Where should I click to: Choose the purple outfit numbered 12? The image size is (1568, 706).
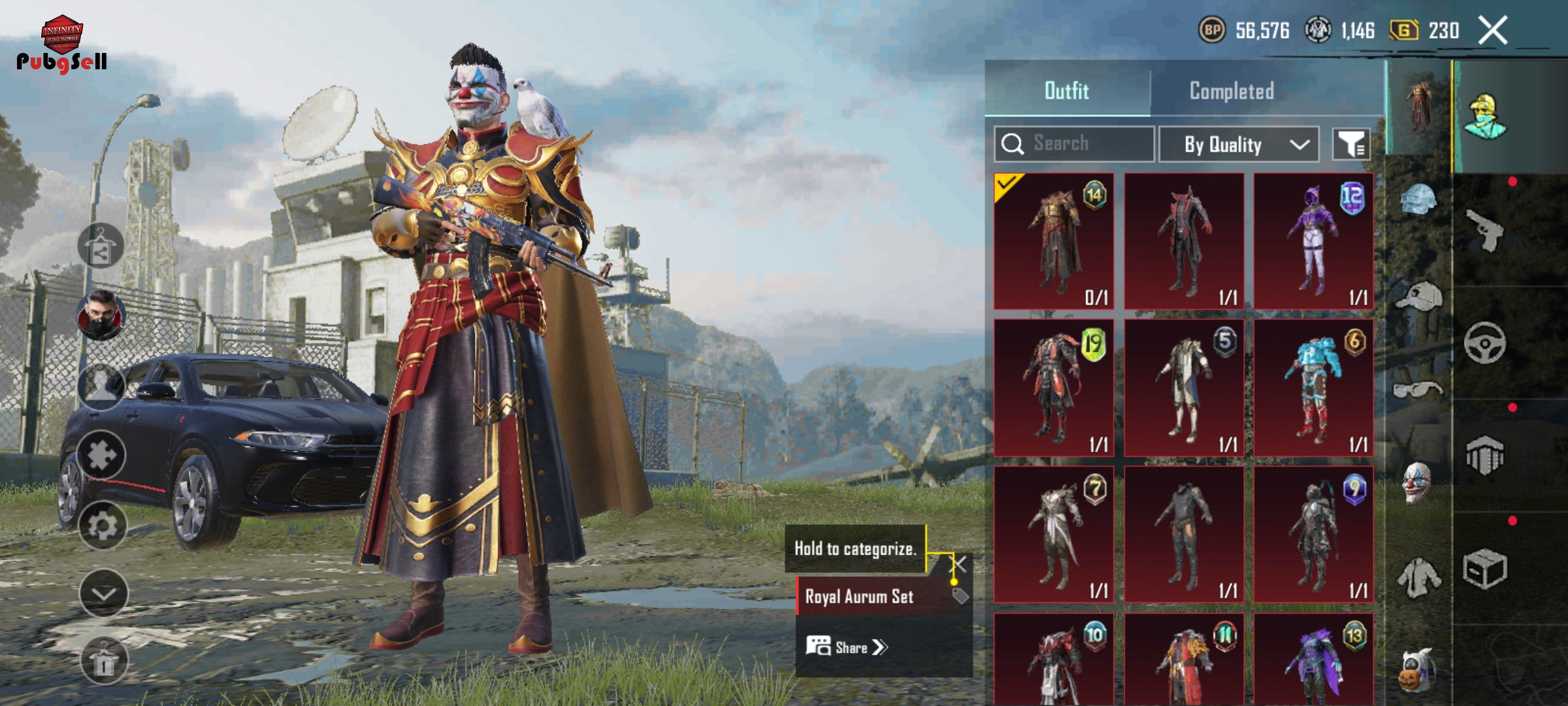(1313, 241)
